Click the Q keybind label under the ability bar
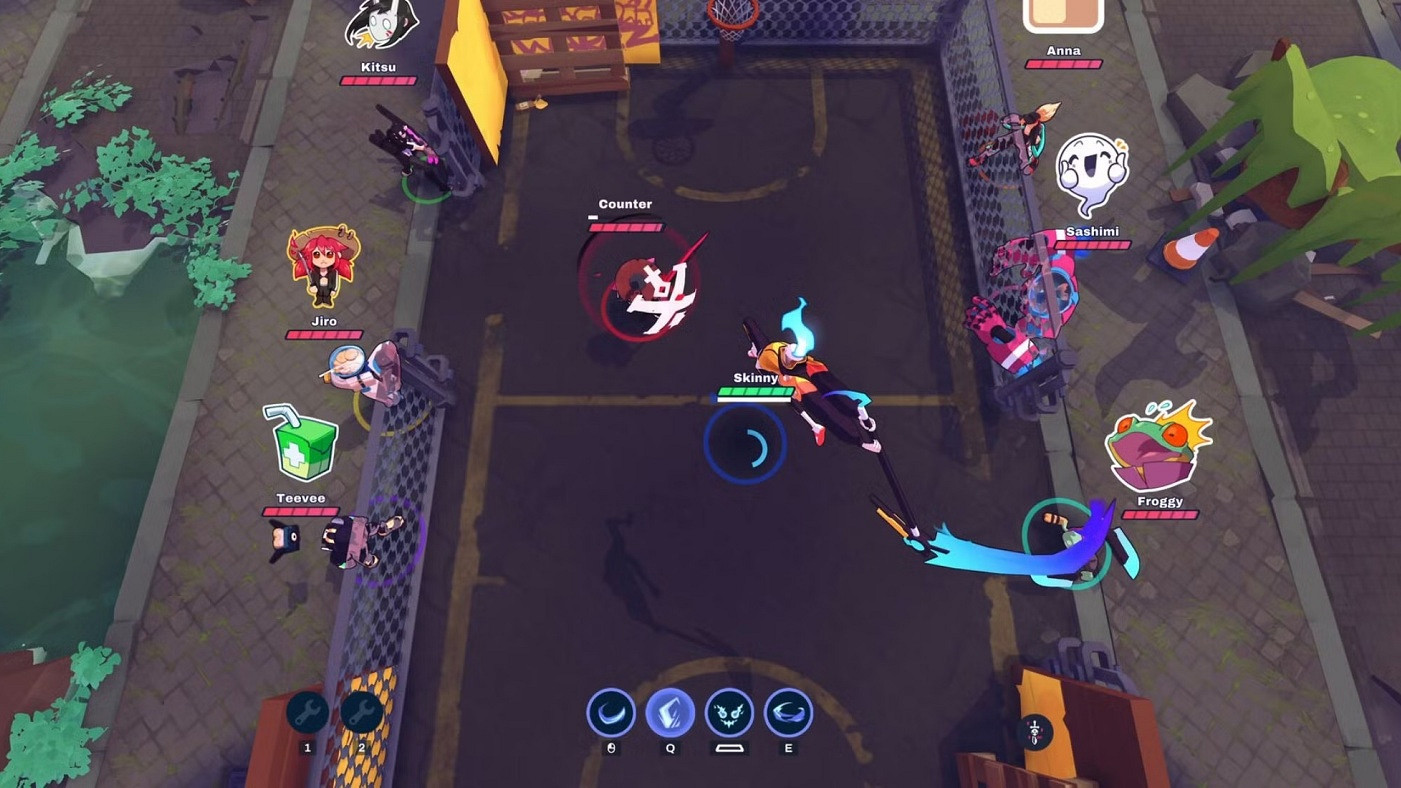The width and height of the screenshot is (1401, 788). (x=671, y=747)
